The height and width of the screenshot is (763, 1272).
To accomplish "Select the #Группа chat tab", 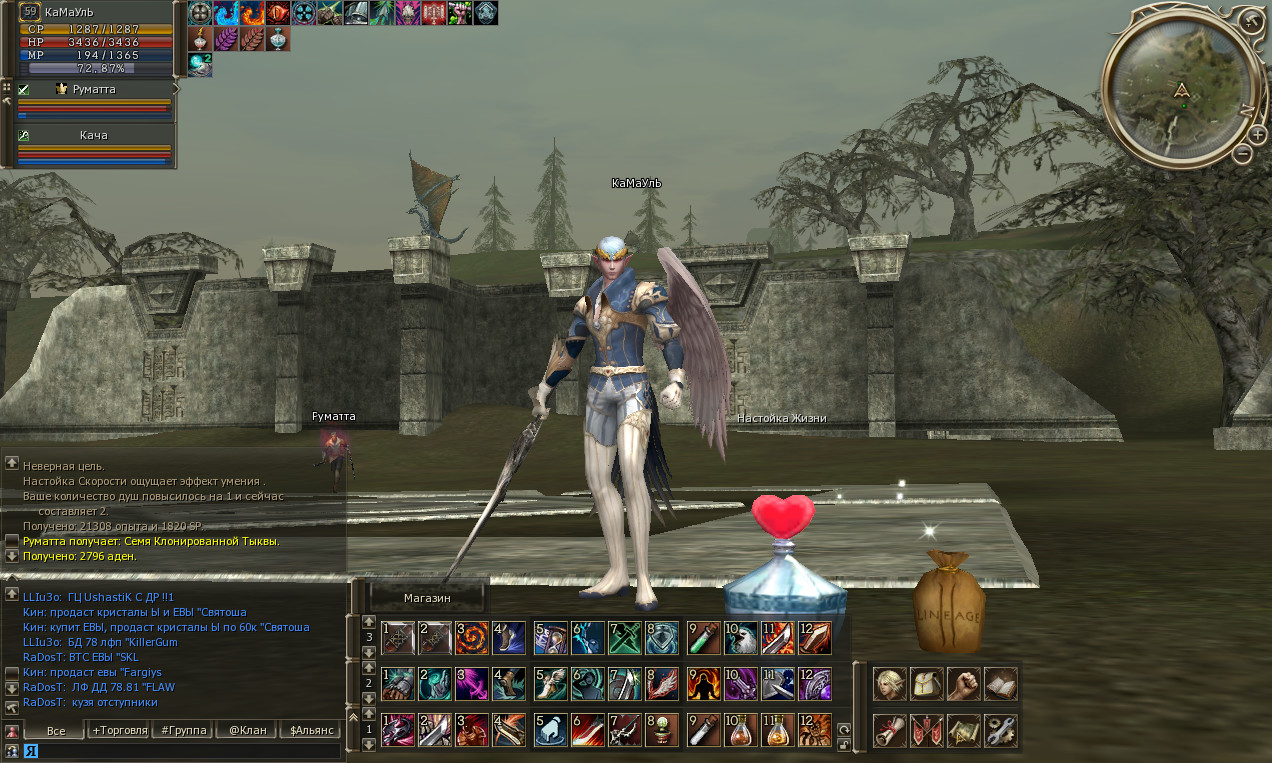I will [184, 730].
